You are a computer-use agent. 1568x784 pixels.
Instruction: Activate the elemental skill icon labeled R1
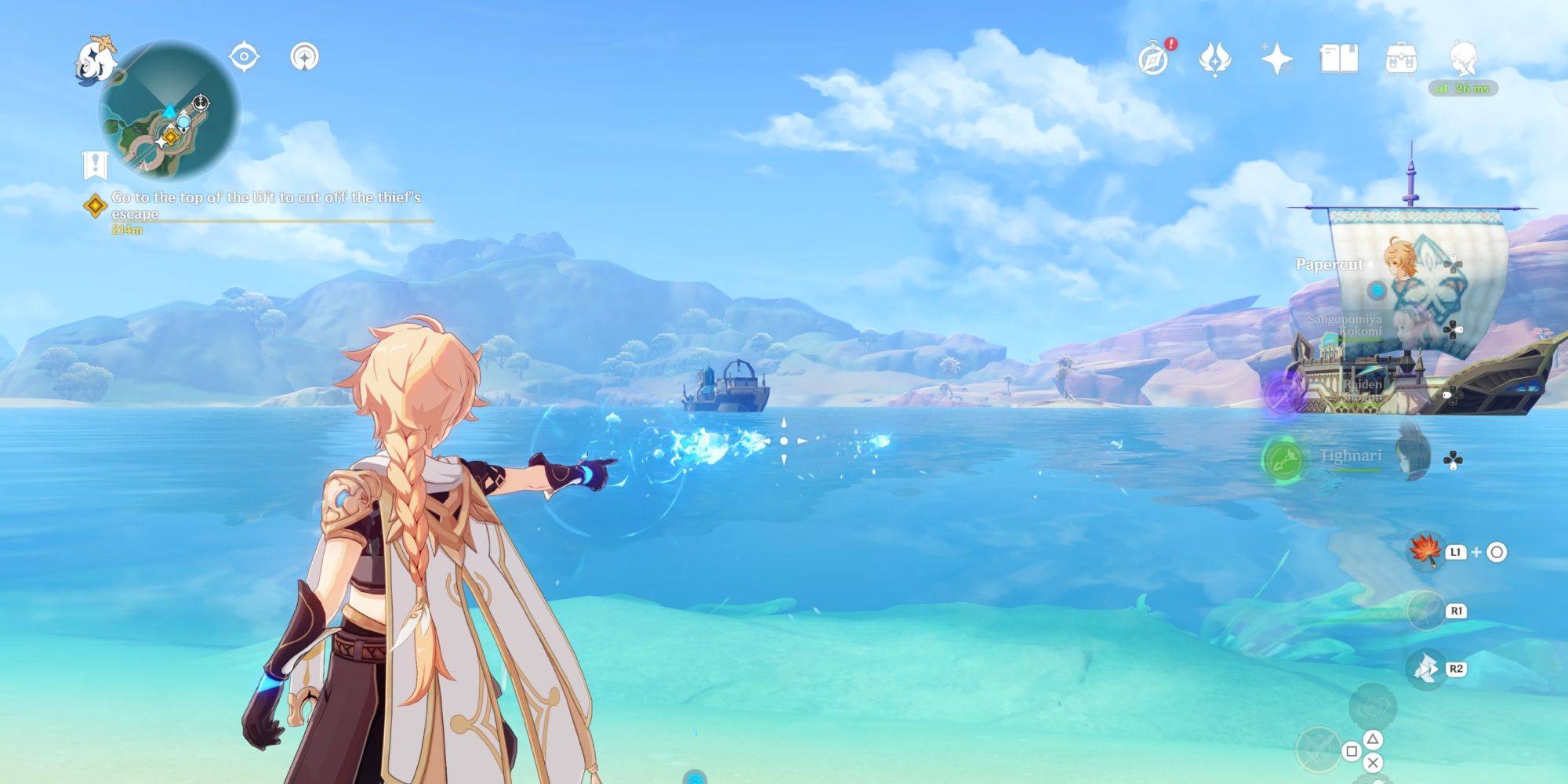[x=1425, y=611]
